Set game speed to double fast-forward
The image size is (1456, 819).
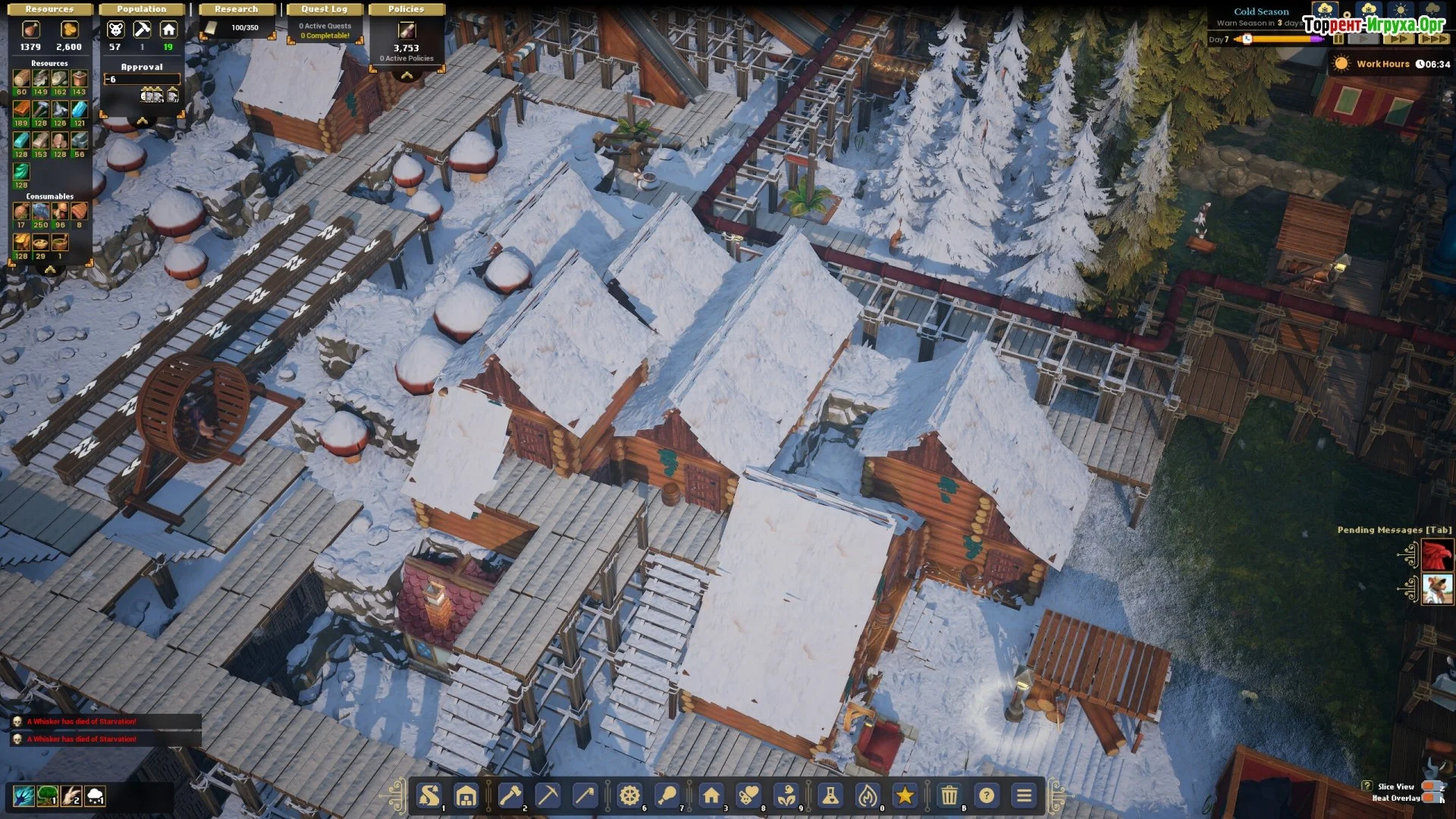click(x=1400, y=39)
